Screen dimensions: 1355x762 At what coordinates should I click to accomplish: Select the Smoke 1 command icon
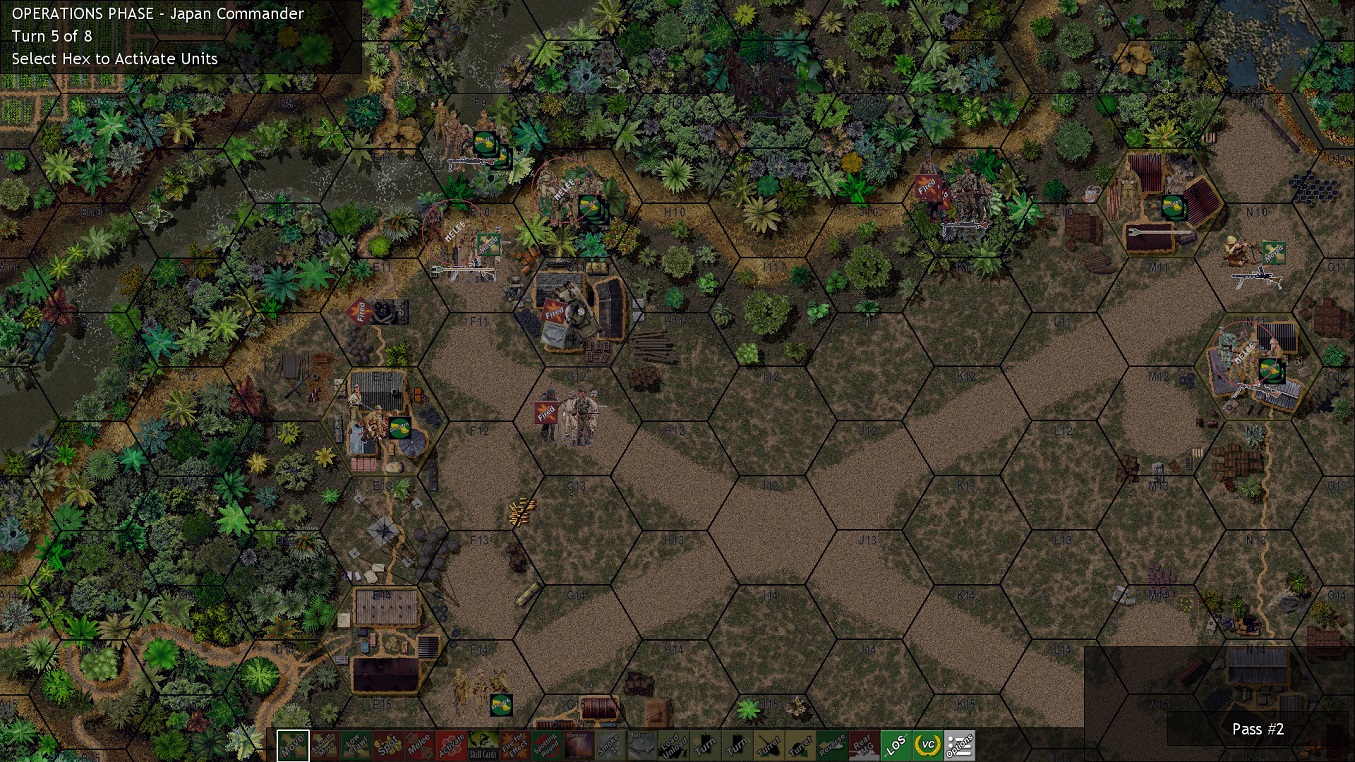coord(608,744)
